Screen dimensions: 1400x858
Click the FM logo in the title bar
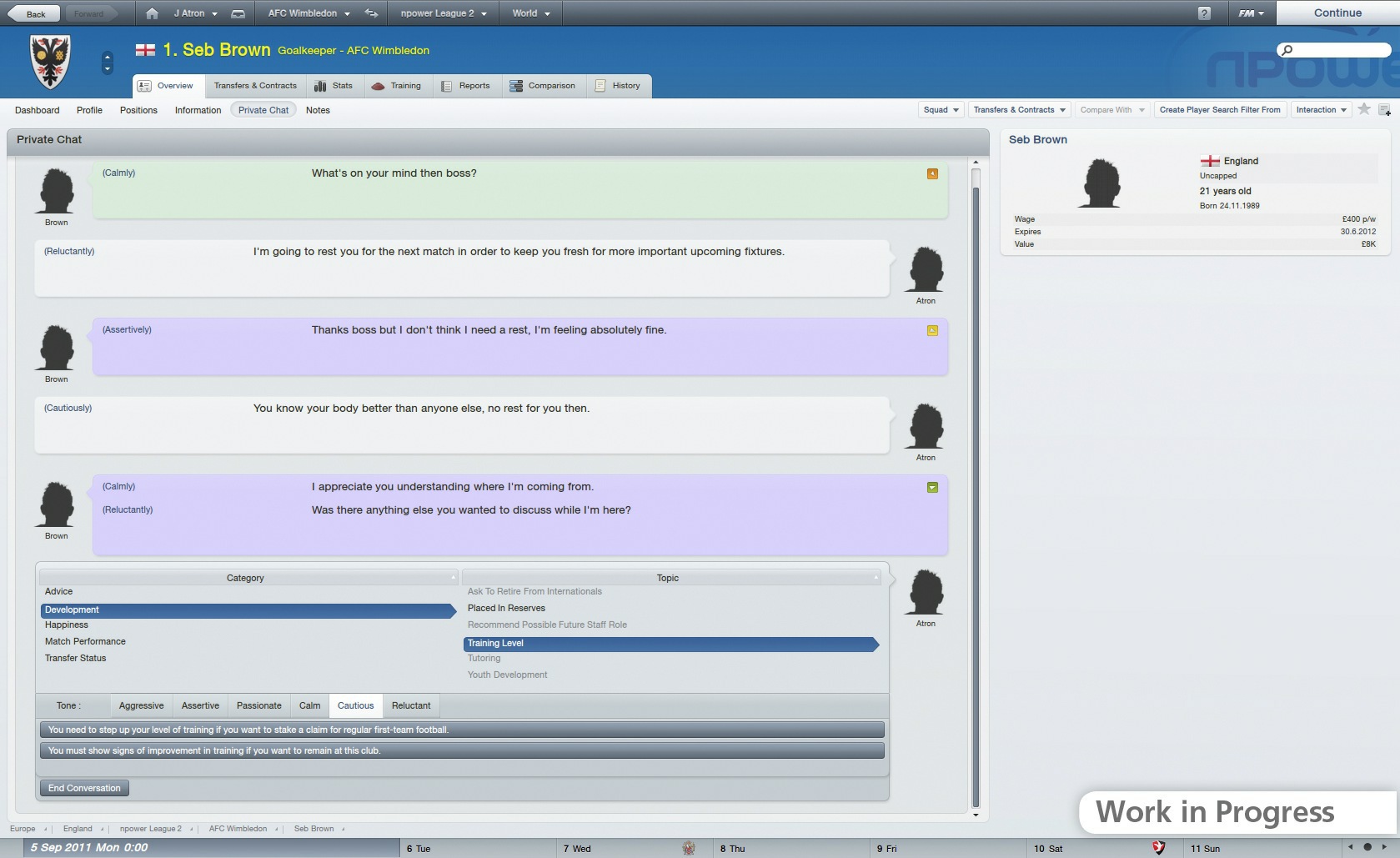click(x=1247, y=13)
